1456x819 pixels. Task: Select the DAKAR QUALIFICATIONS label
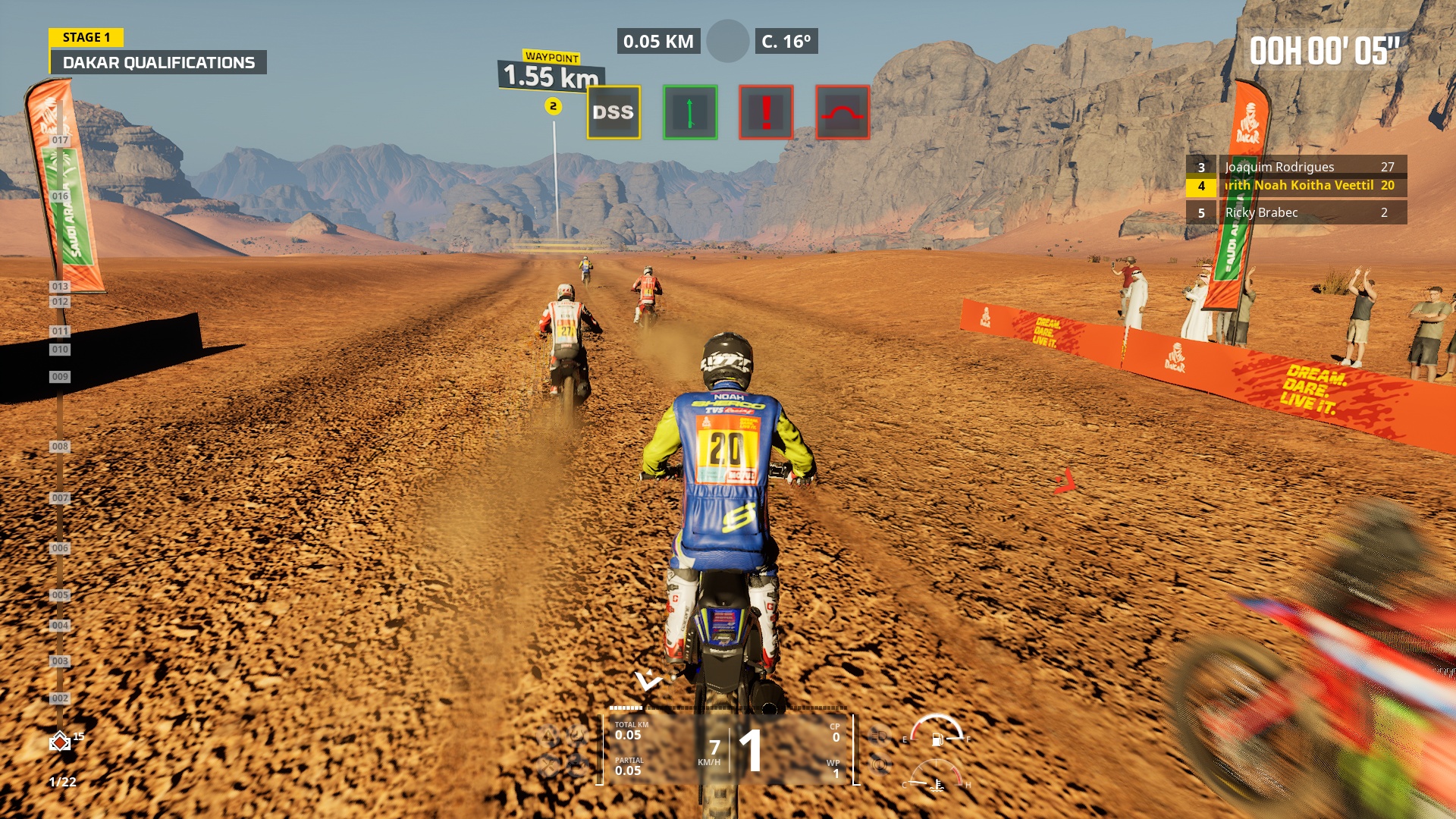[x=159, y=63]
